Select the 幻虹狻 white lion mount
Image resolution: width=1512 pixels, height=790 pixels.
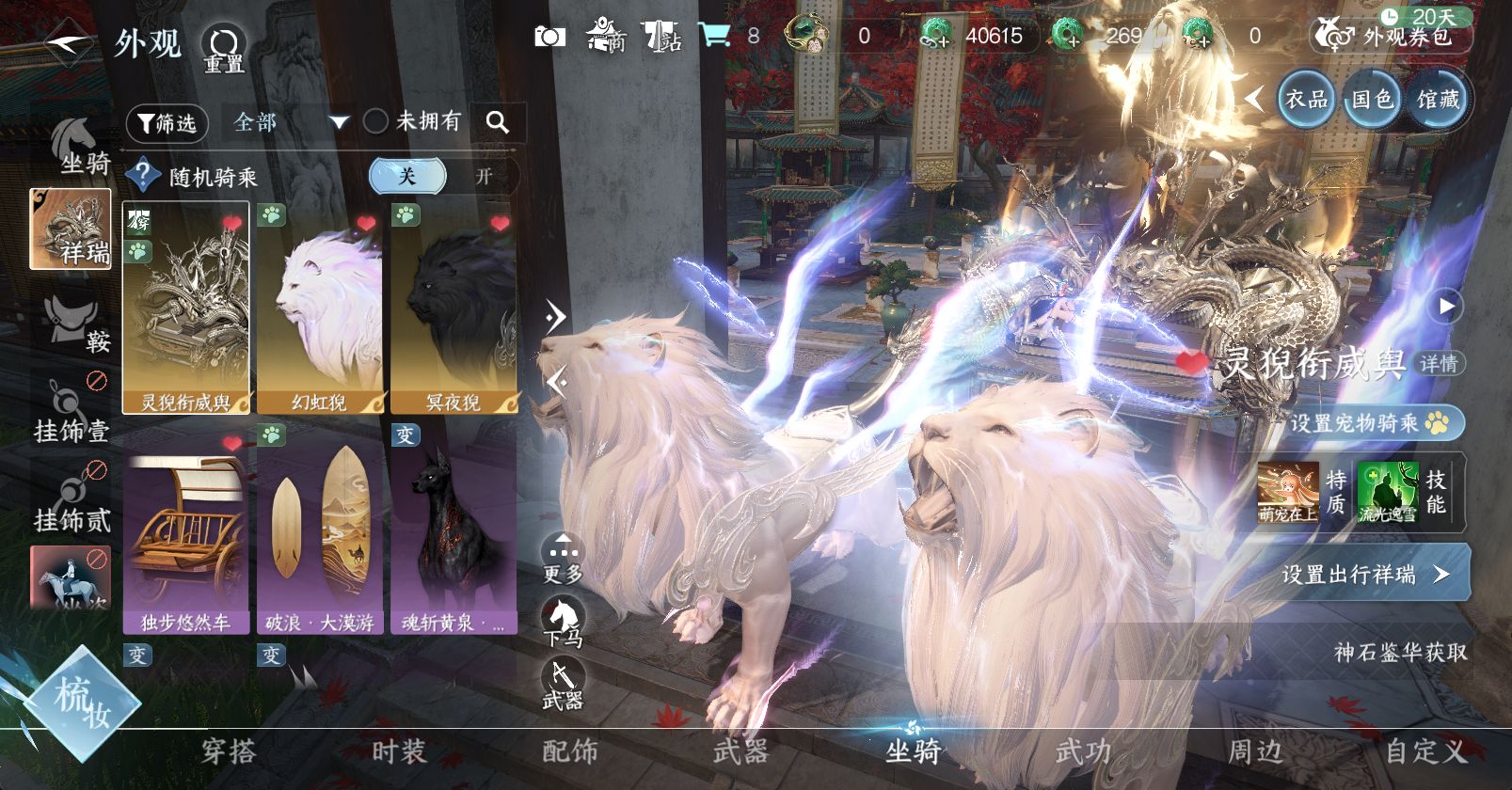point(320,308)
